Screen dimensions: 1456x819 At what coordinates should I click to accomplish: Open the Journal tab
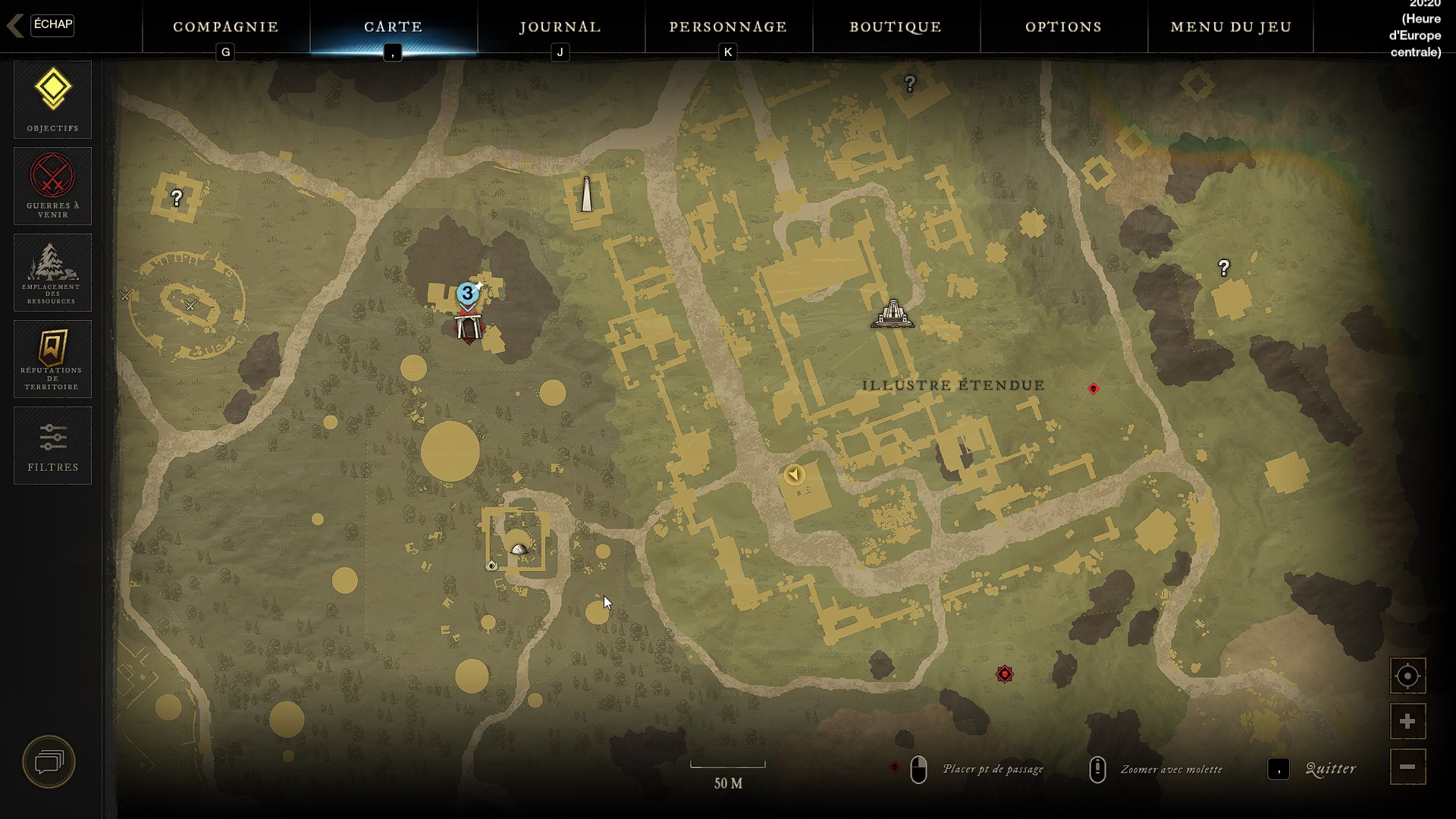pos(560,27)
